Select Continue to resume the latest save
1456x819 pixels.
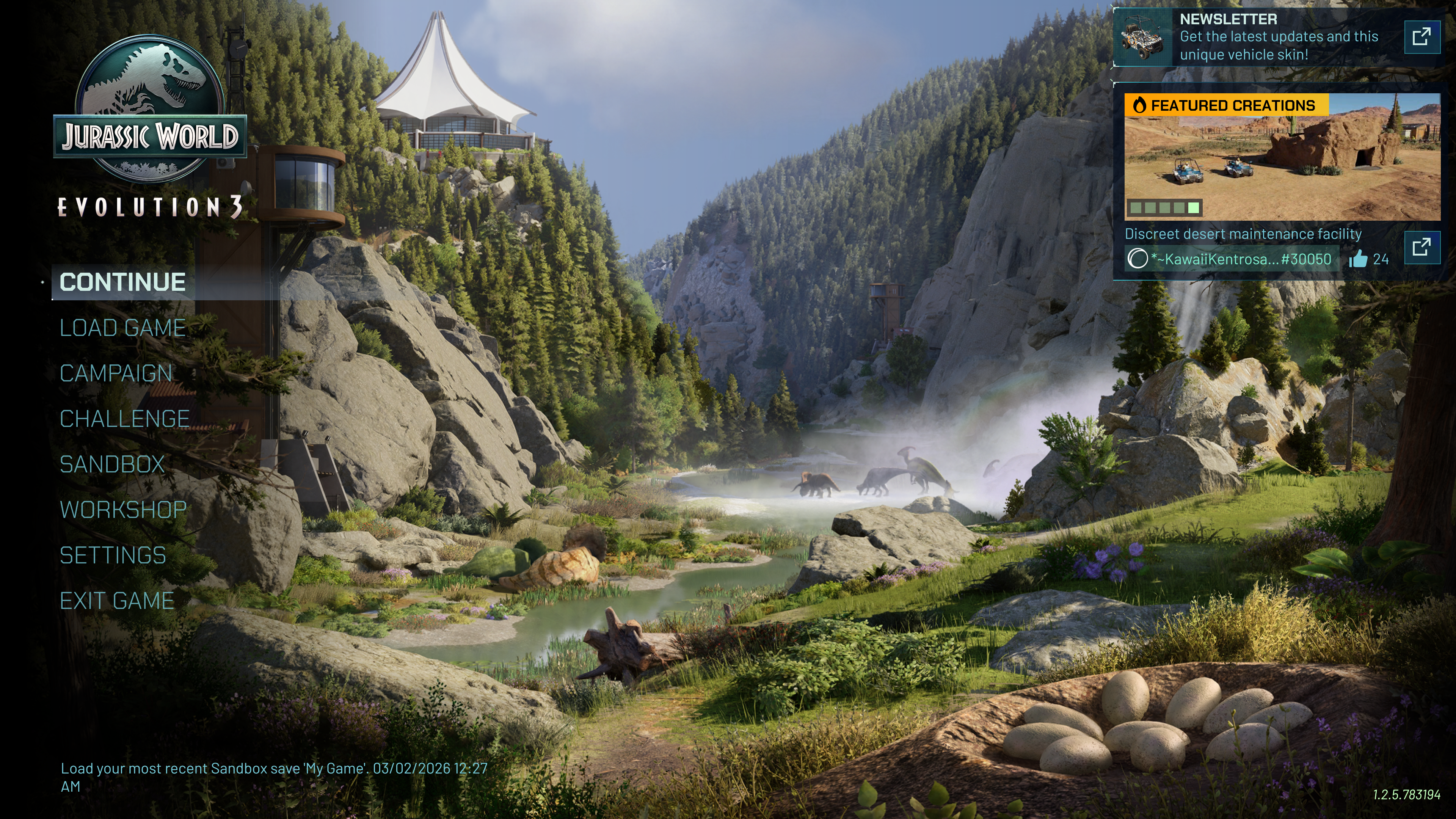pos(122,282)
